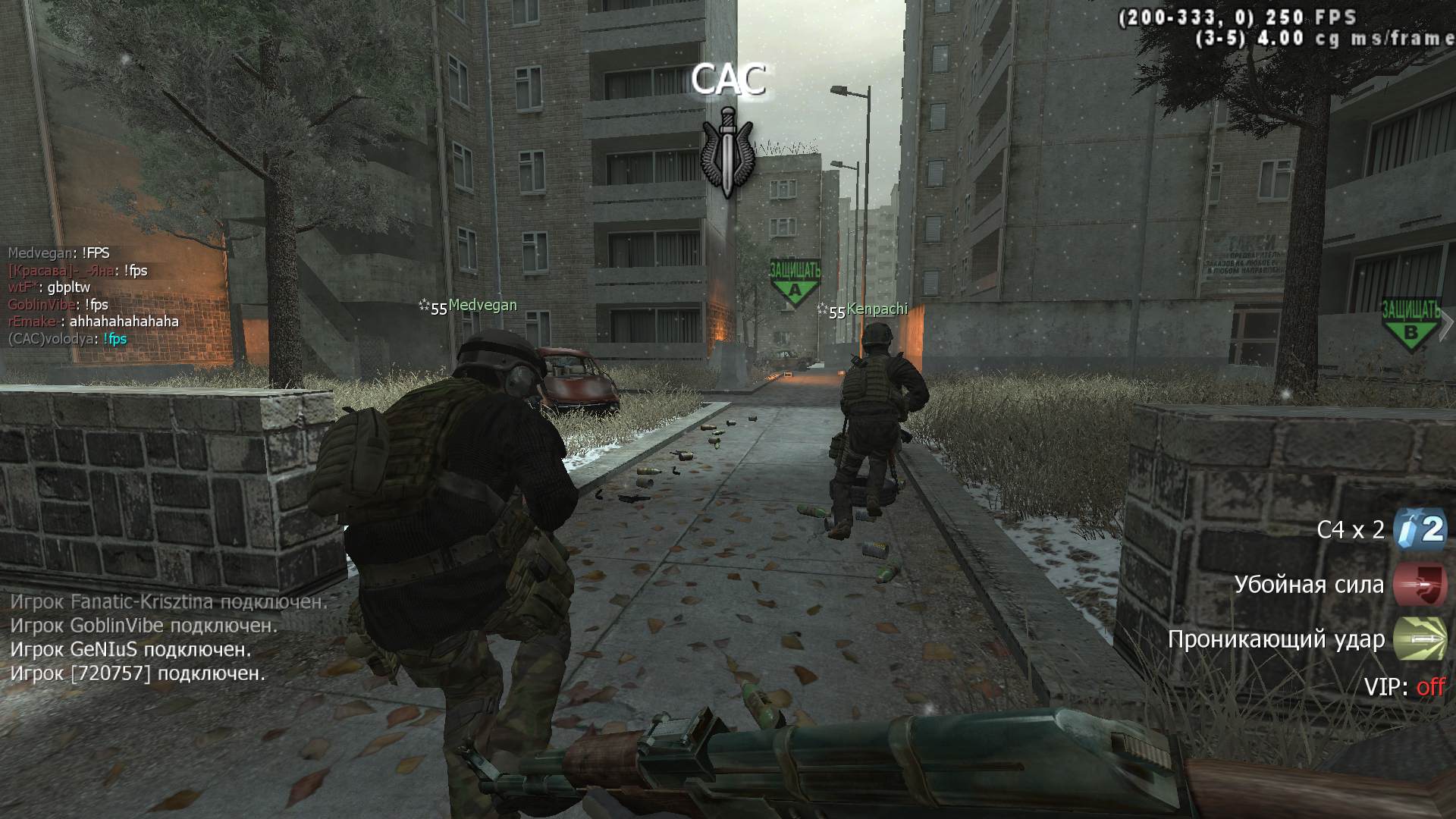Click the CAC team dagger emblem
The height and width of the screenshot is (819, 1456).
tap(727, 152)
